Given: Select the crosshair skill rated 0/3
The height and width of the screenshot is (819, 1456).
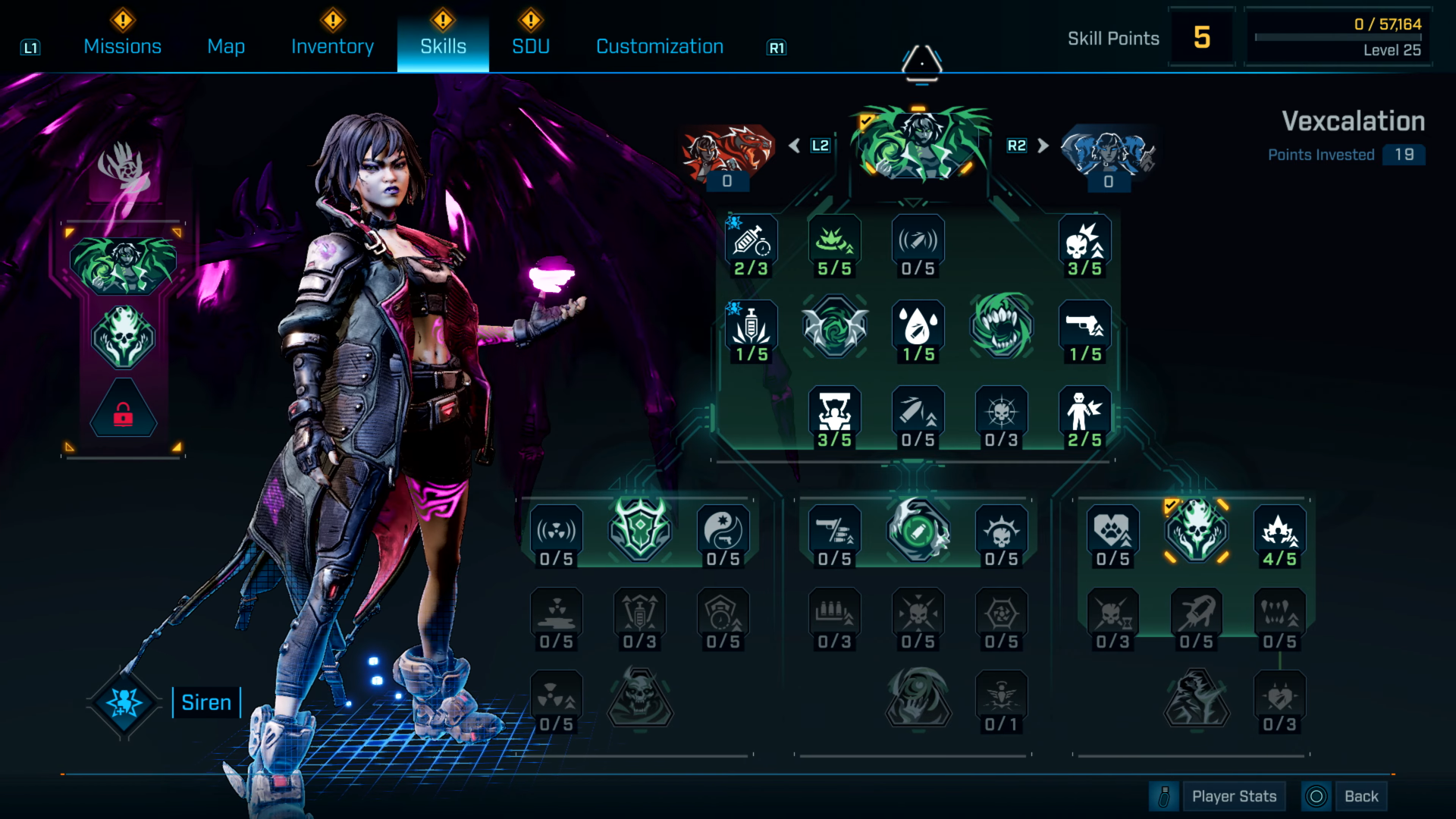Looking at the screenshot, I should 1001,412.
